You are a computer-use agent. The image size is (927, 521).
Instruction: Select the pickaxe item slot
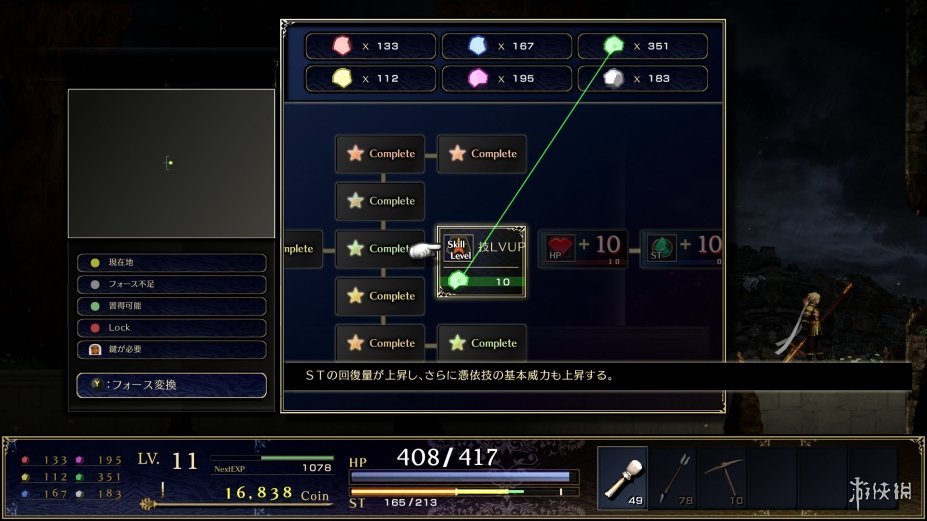(722, 478)
